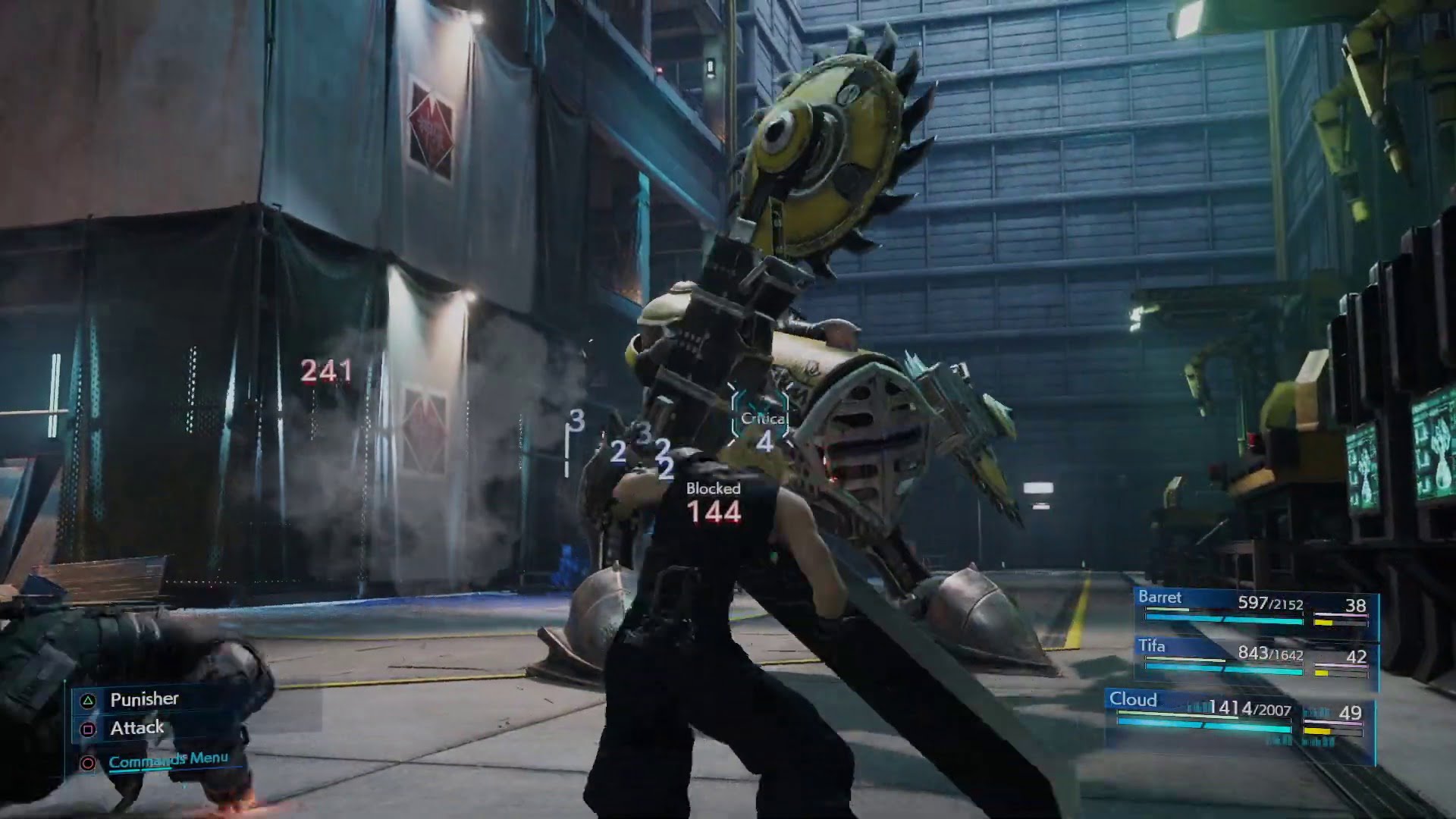Choose the Attack command

[136, 729]
